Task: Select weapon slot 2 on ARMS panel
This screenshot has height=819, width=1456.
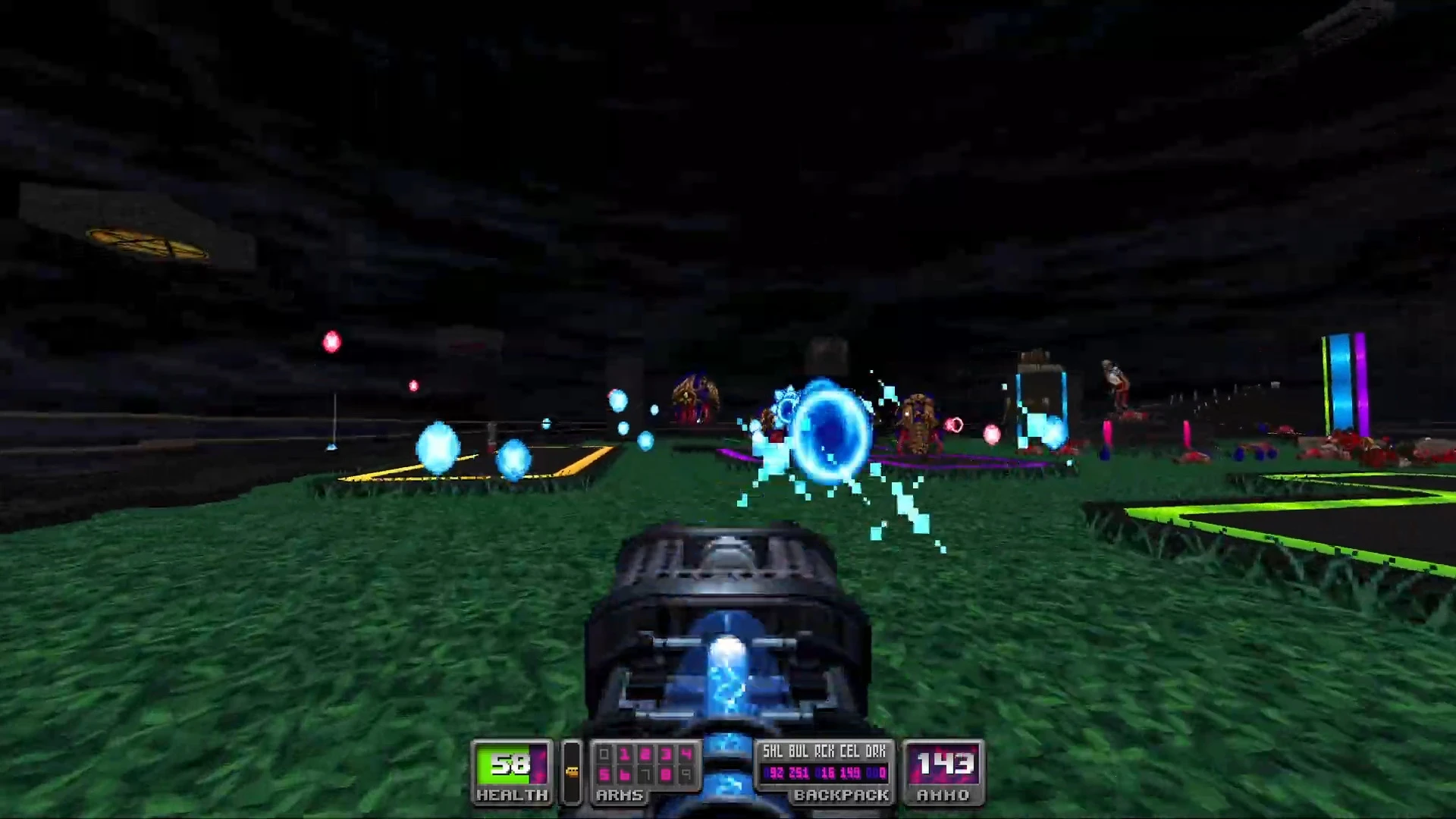Action: (x=645, y=754)
